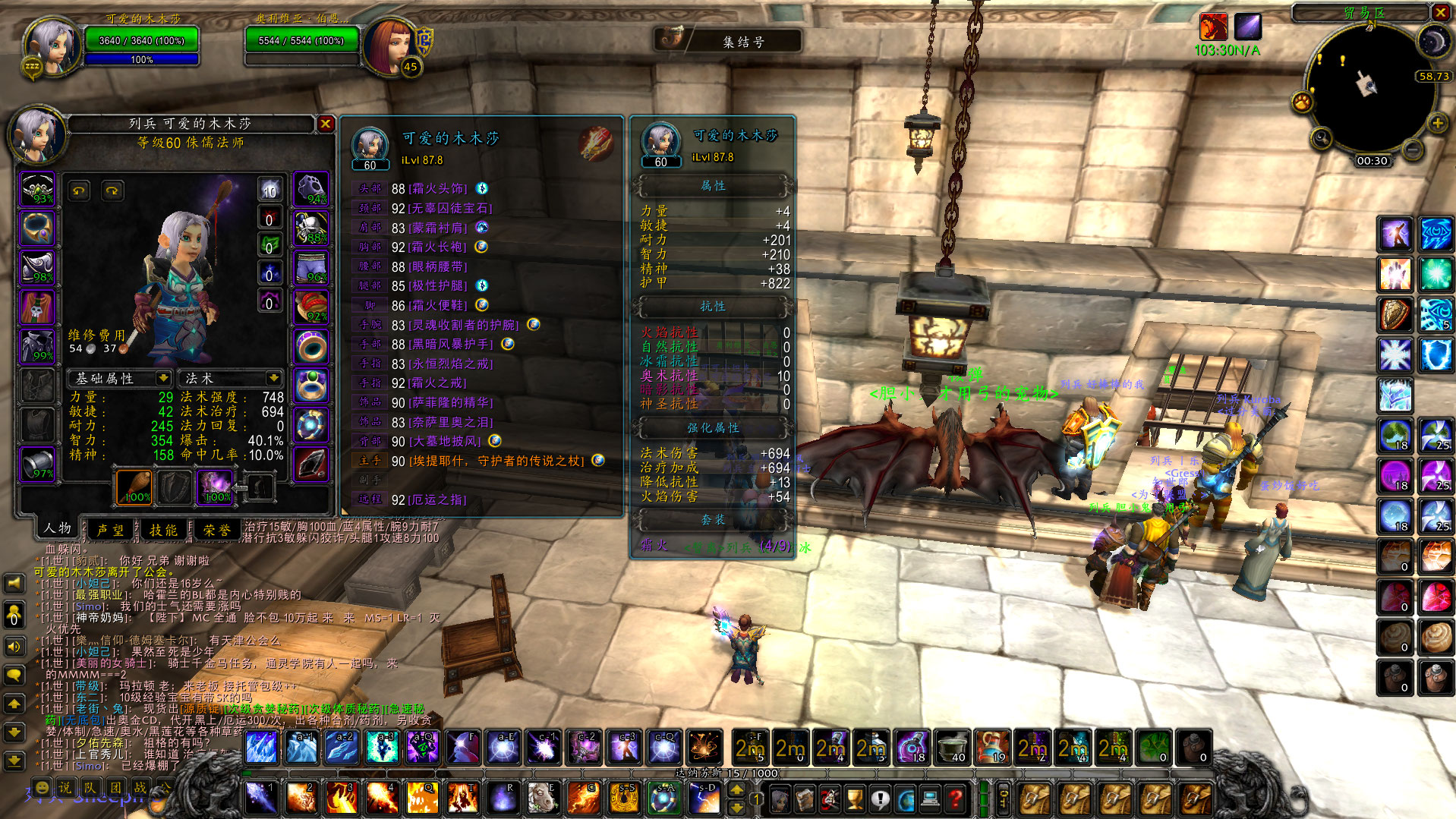Zoom out the minimap
Image resolution: width=1456 pixels, height=819 pixels.
coord(1412,150)
